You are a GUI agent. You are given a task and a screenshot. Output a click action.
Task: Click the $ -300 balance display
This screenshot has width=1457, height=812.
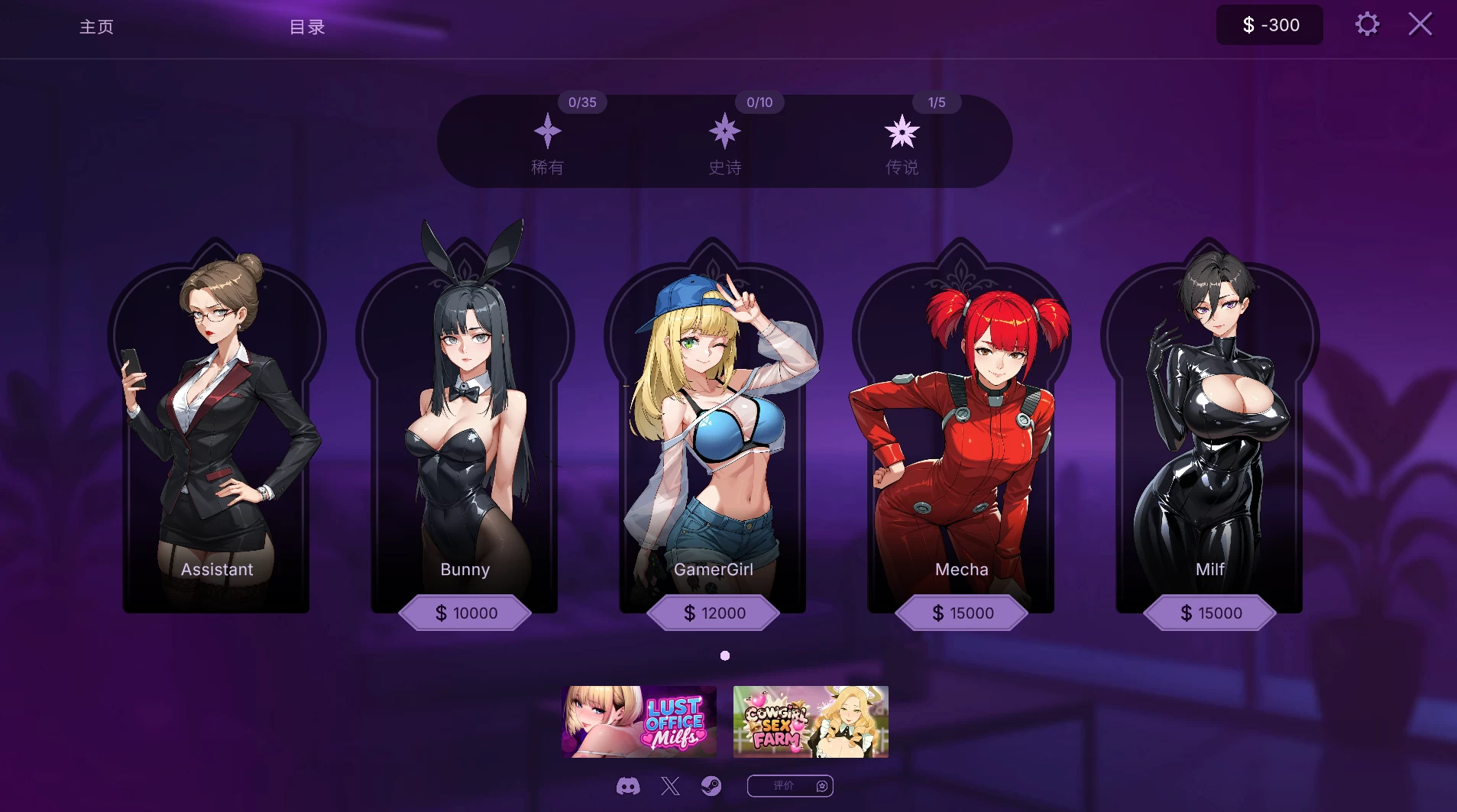pos(1269,24)
